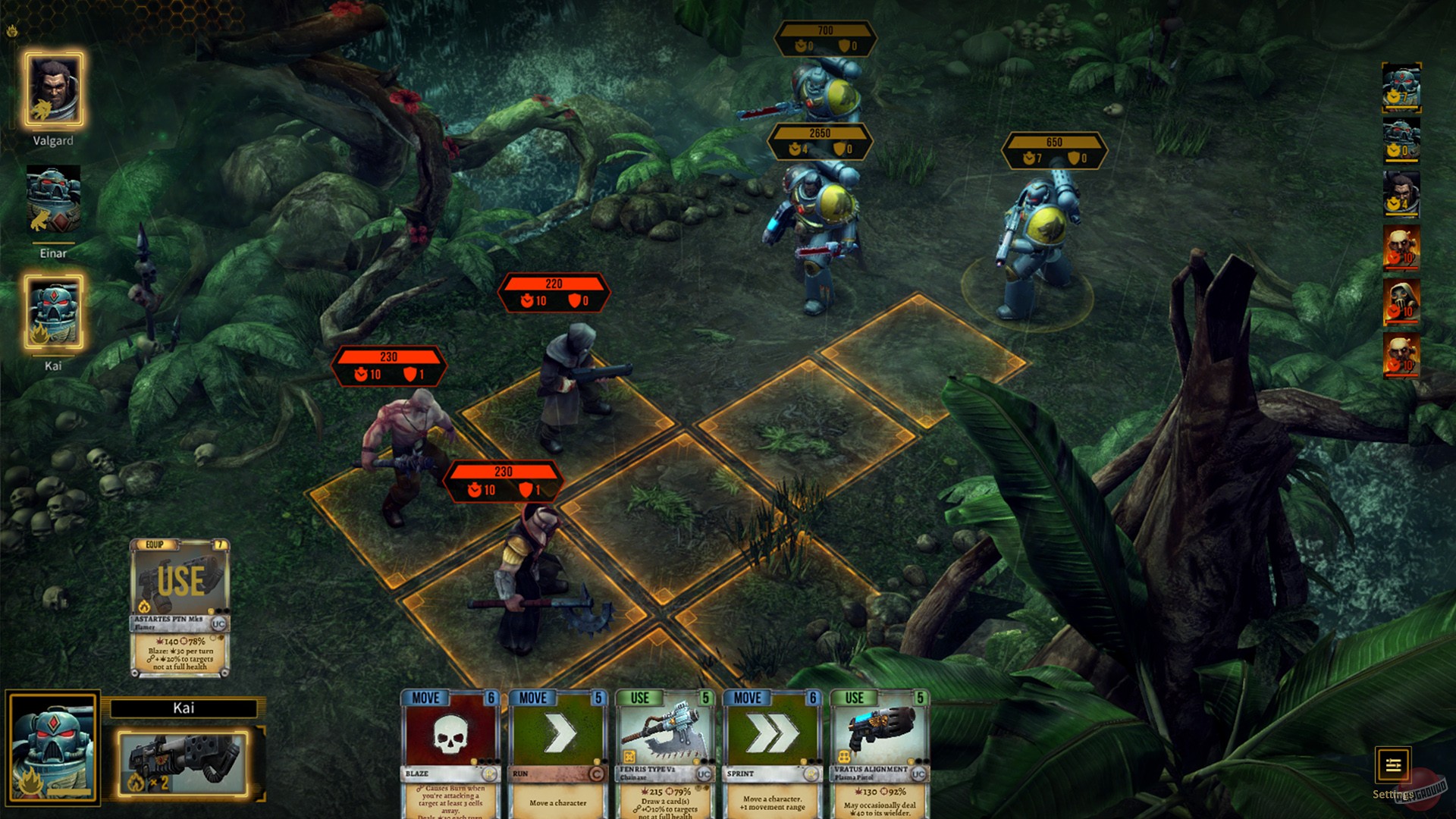Screen dimensions: 1456x819
Task: Select the Astartes PTN Mk8 flamer equip card
Action: tap(180, 599)
